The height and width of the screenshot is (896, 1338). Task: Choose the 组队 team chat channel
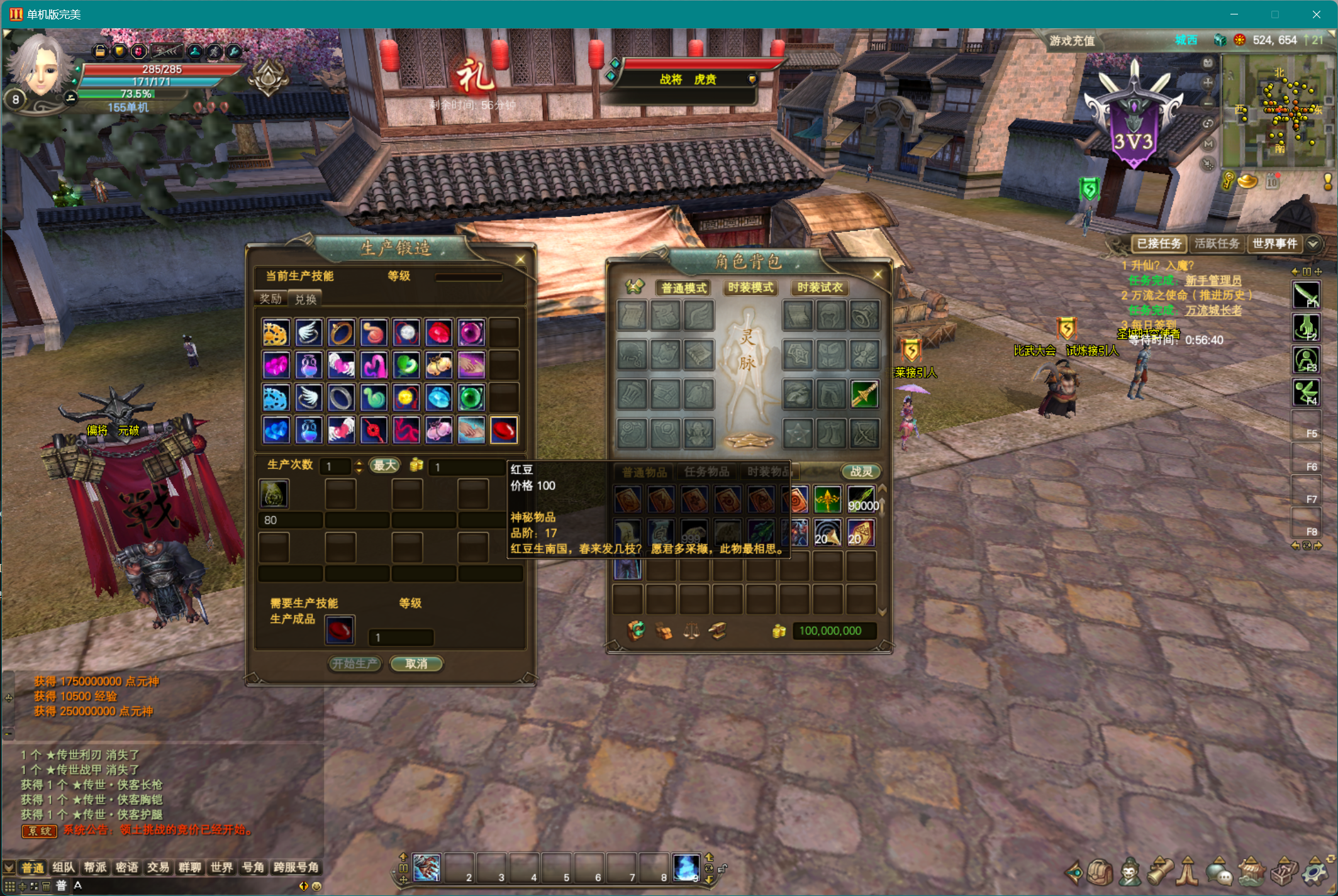[x=64, y=867]
